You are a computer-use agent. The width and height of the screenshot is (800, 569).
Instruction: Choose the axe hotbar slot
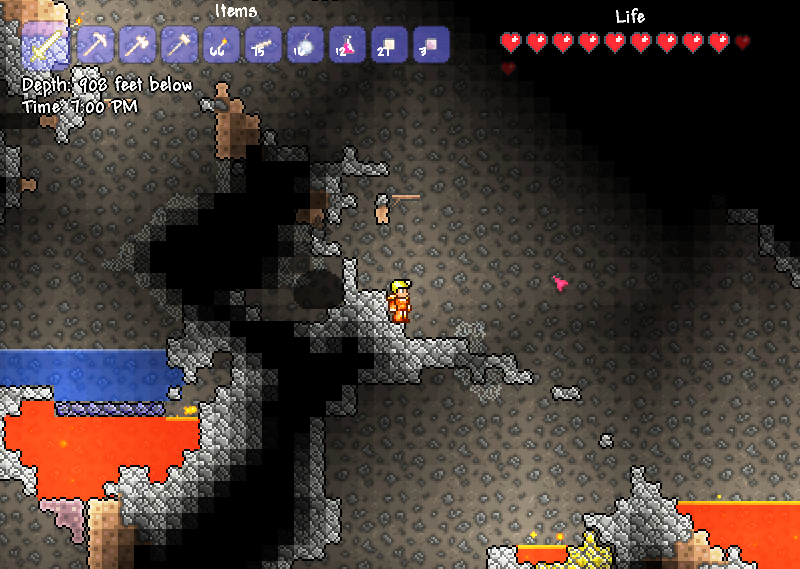click(x=136, y=44)
